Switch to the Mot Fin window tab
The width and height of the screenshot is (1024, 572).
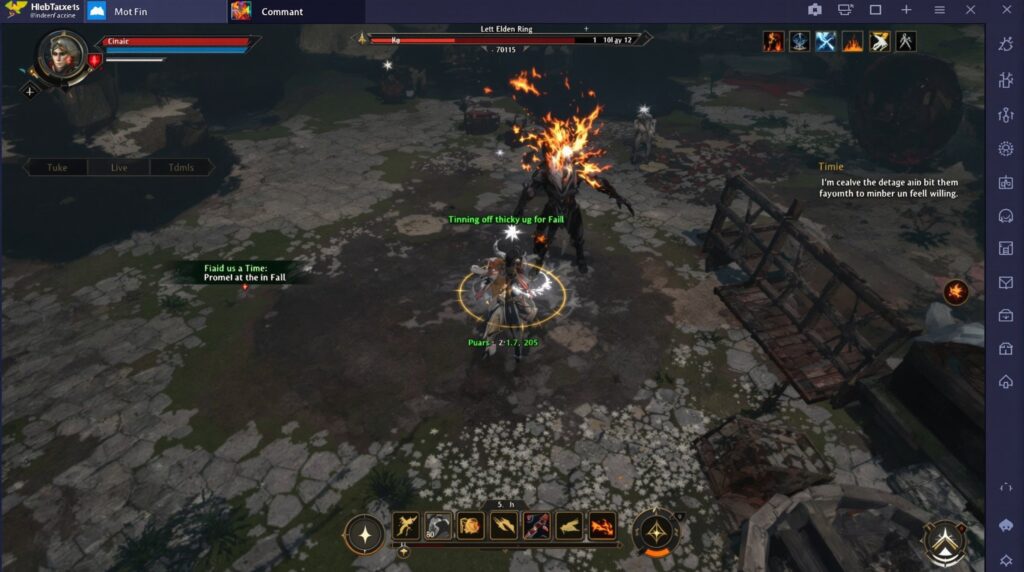[130, 11]
